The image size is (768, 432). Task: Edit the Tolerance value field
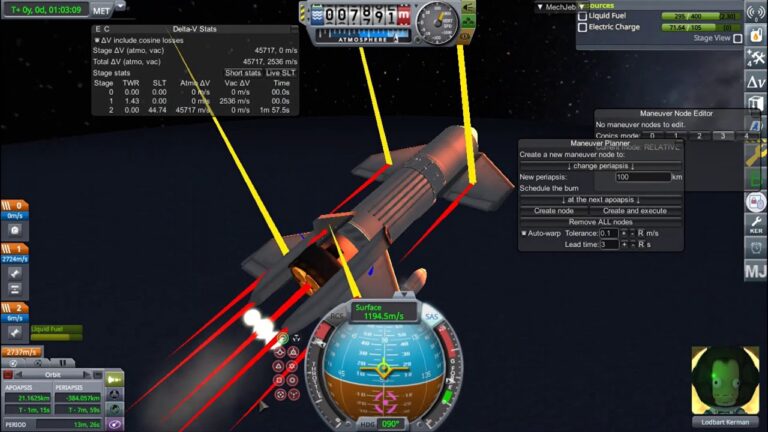(x=608, y=233)
